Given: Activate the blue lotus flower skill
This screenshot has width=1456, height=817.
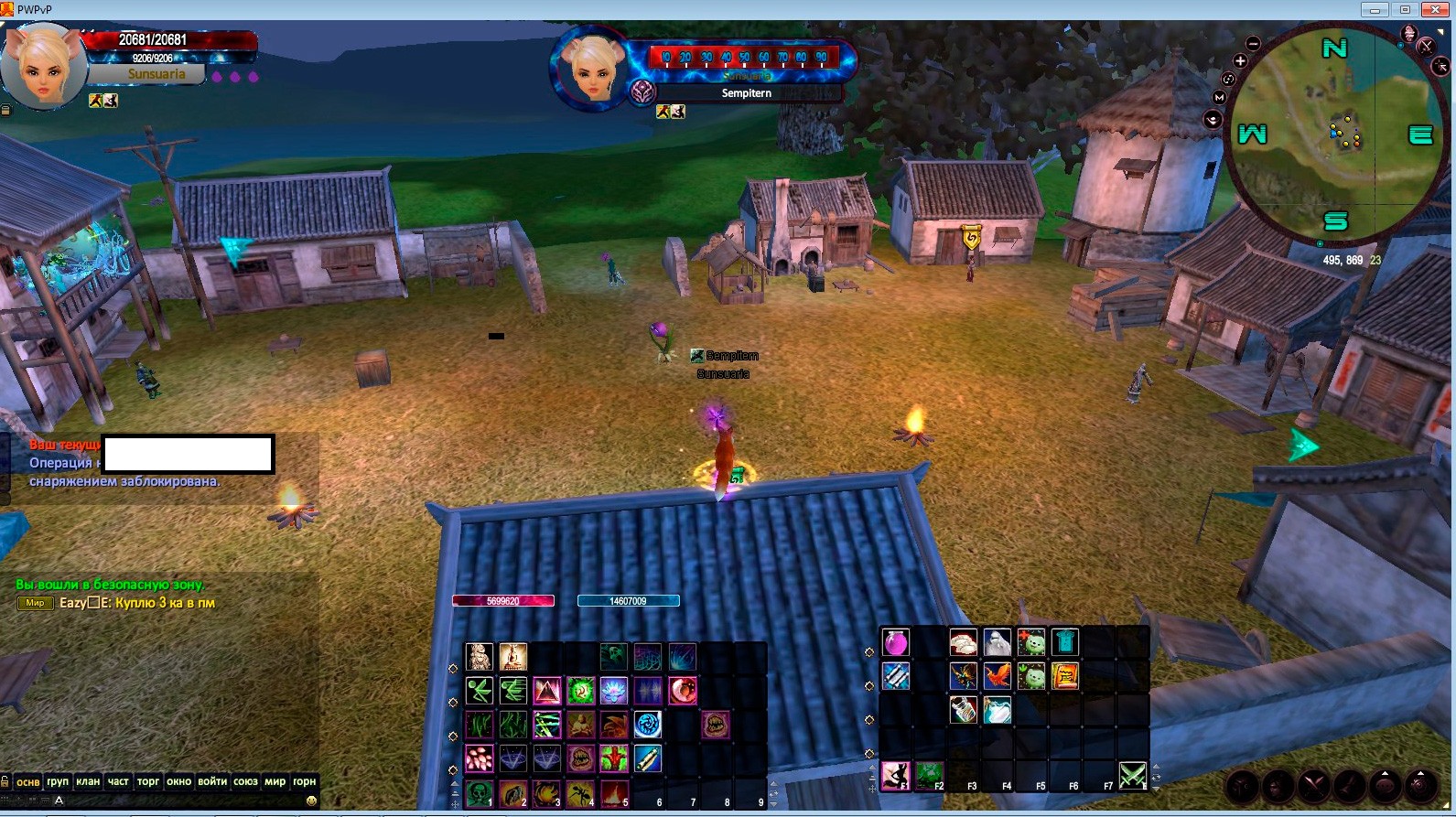Looking at the screenshot, I should [x=614, y=691].
